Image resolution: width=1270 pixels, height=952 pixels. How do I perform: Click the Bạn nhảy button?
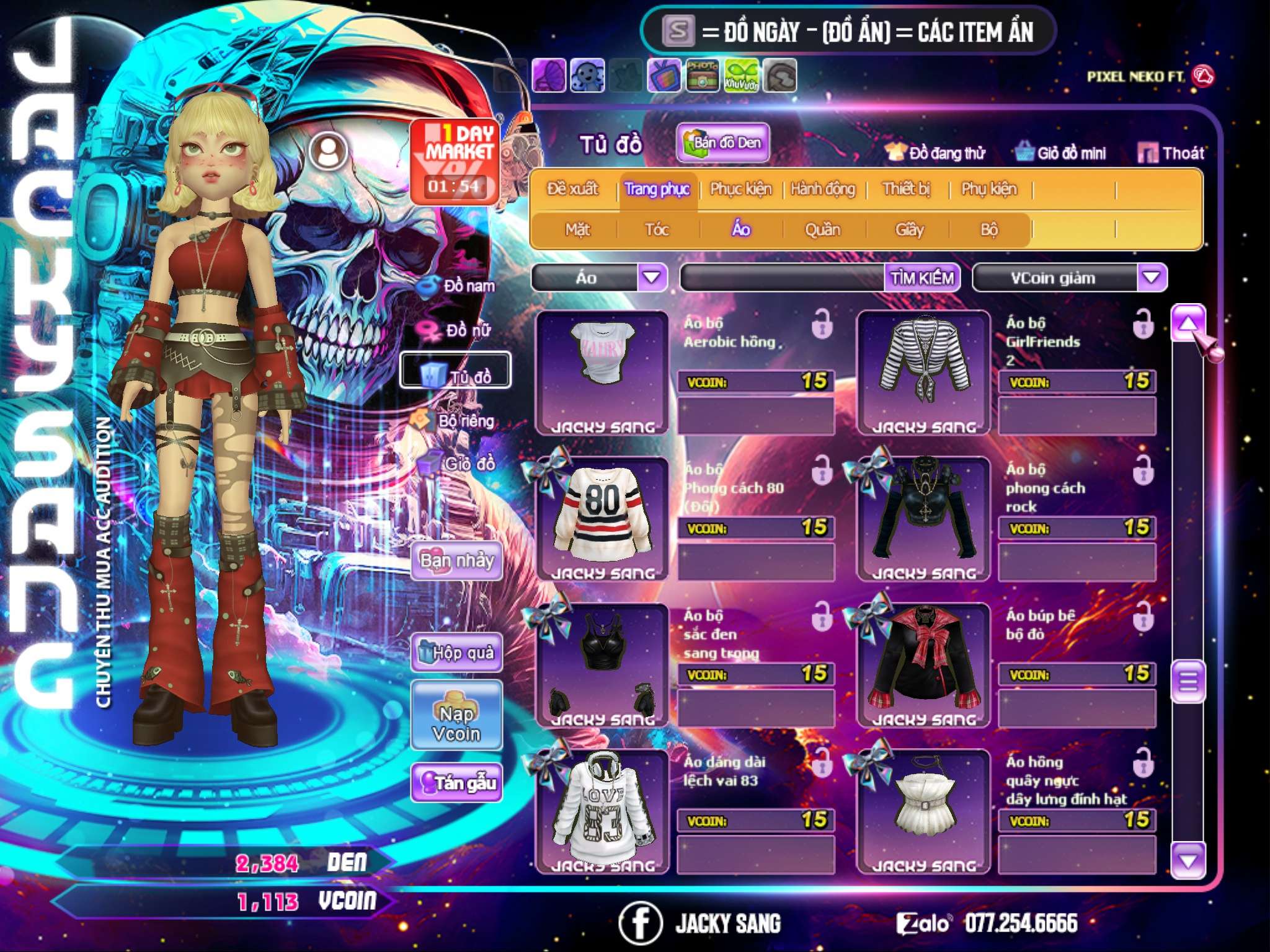456,561
